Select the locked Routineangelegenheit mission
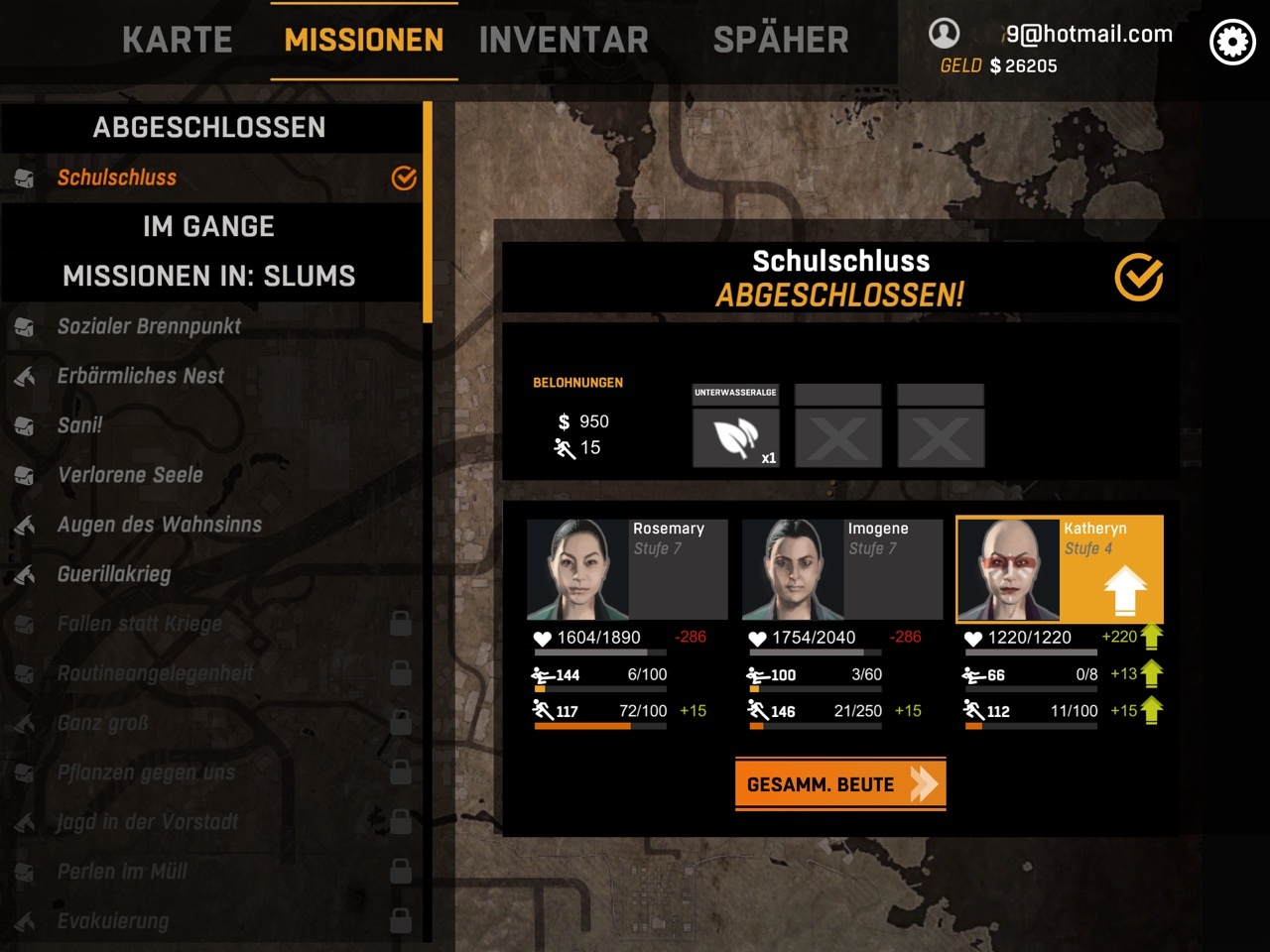 tap(155, 673)
